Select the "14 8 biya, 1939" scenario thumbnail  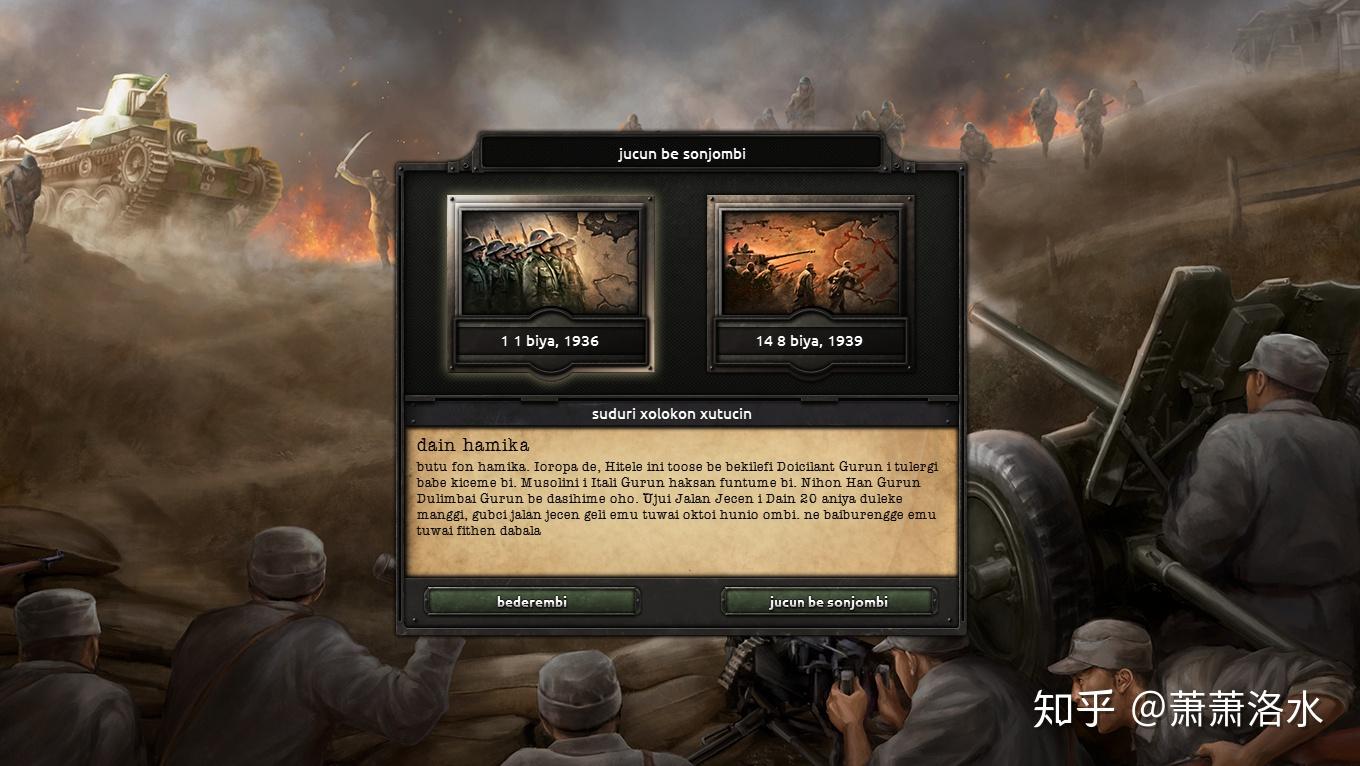click(810, 270)
